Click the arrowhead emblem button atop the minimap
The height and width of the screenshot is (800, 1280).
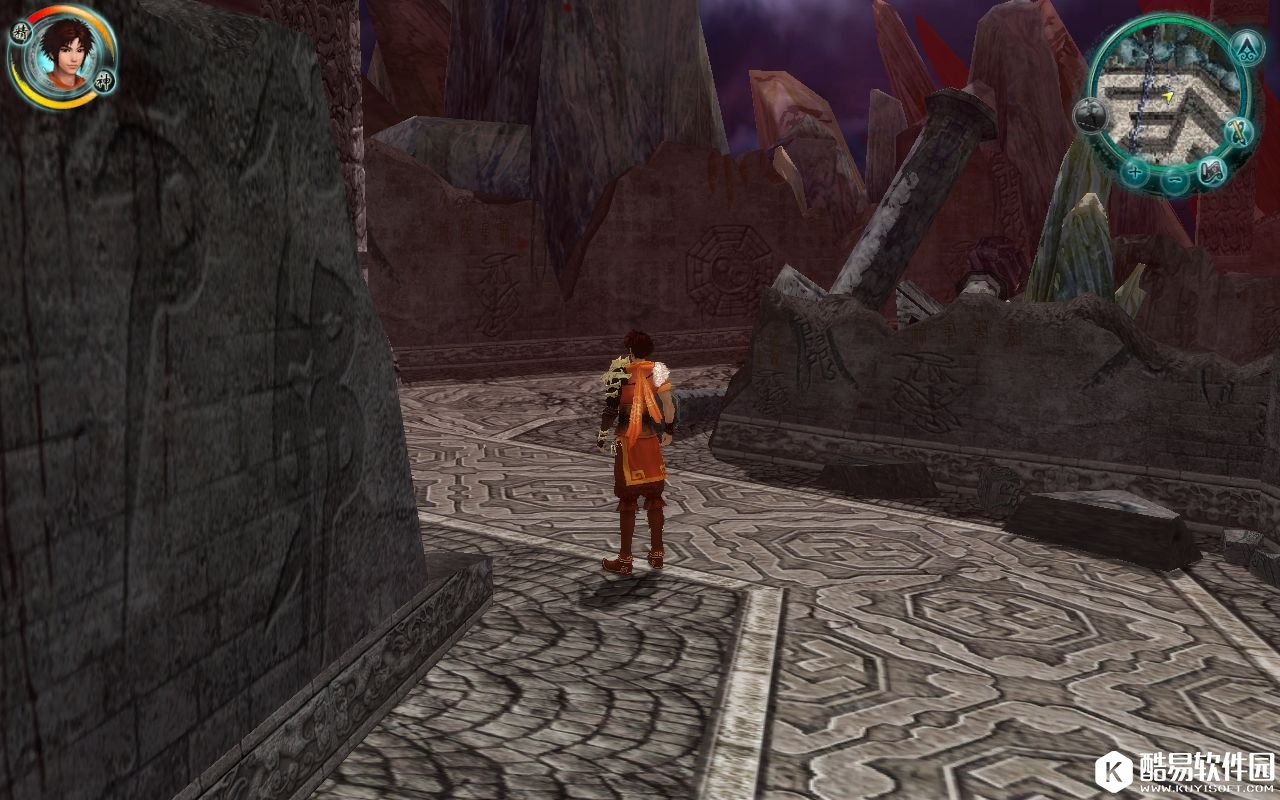[1245, 46]
